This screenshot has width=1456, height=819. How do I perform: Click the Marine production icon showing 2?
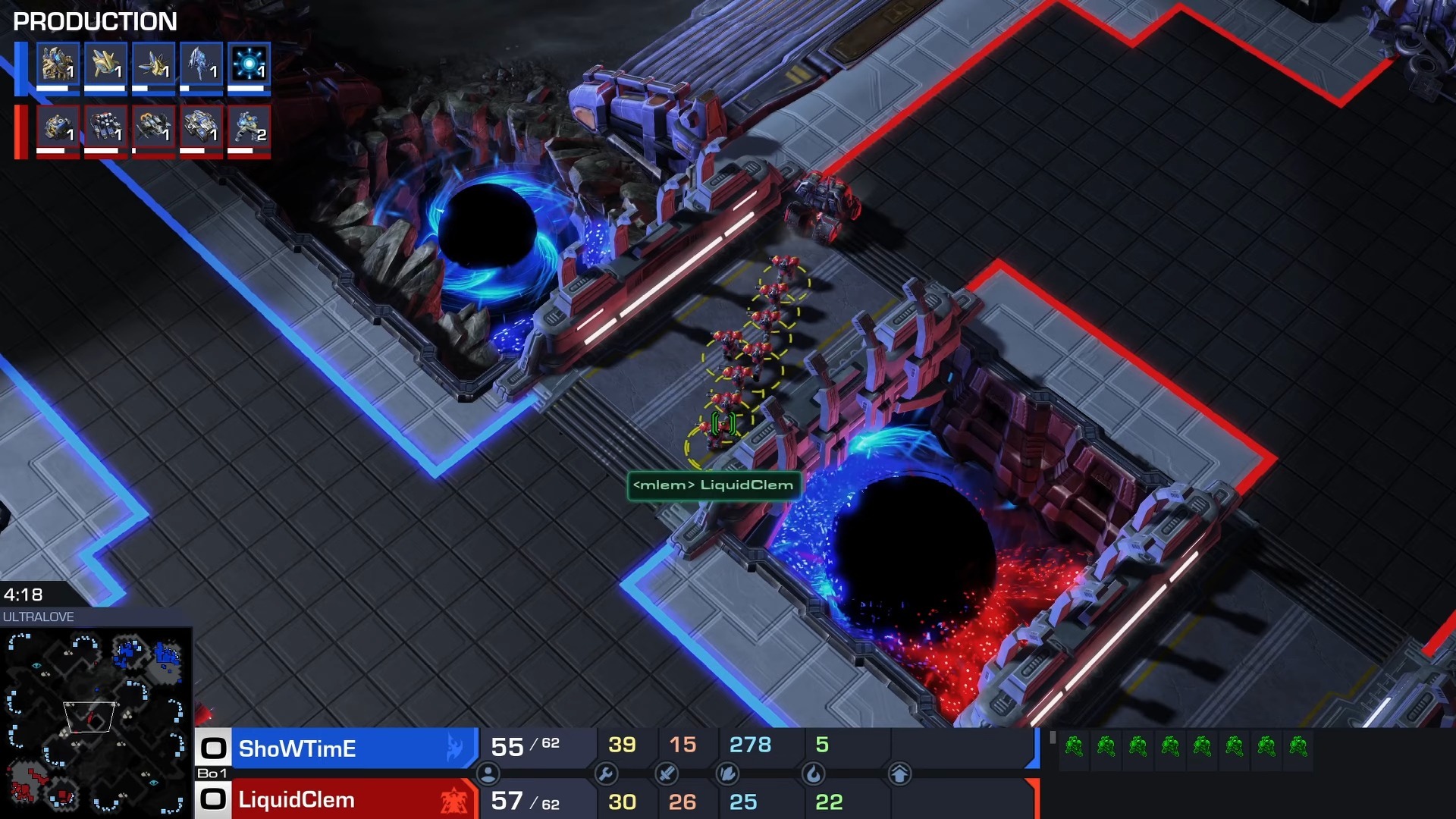click(x=249, y=127)
